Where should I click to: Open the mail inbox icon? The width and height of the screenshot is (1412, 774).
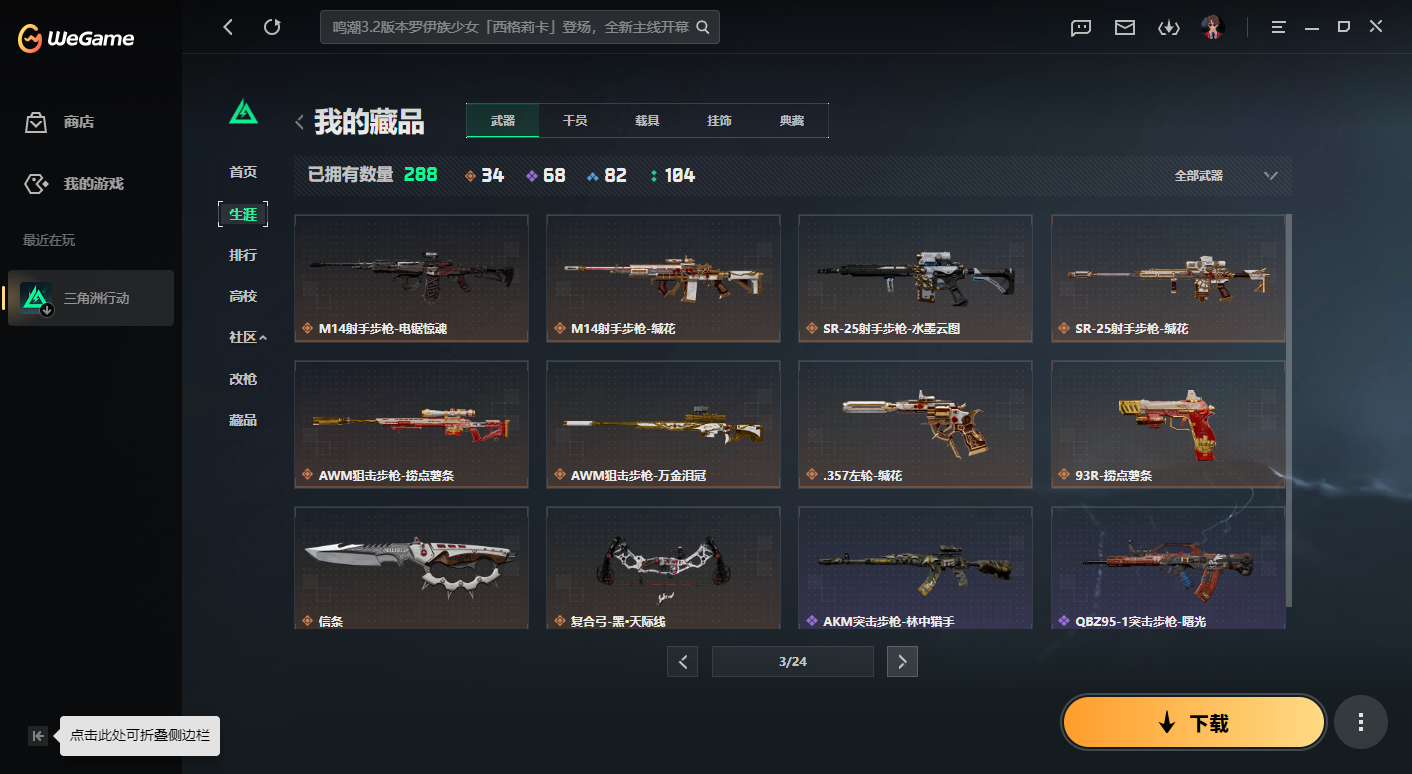(x=1124, y=28)
